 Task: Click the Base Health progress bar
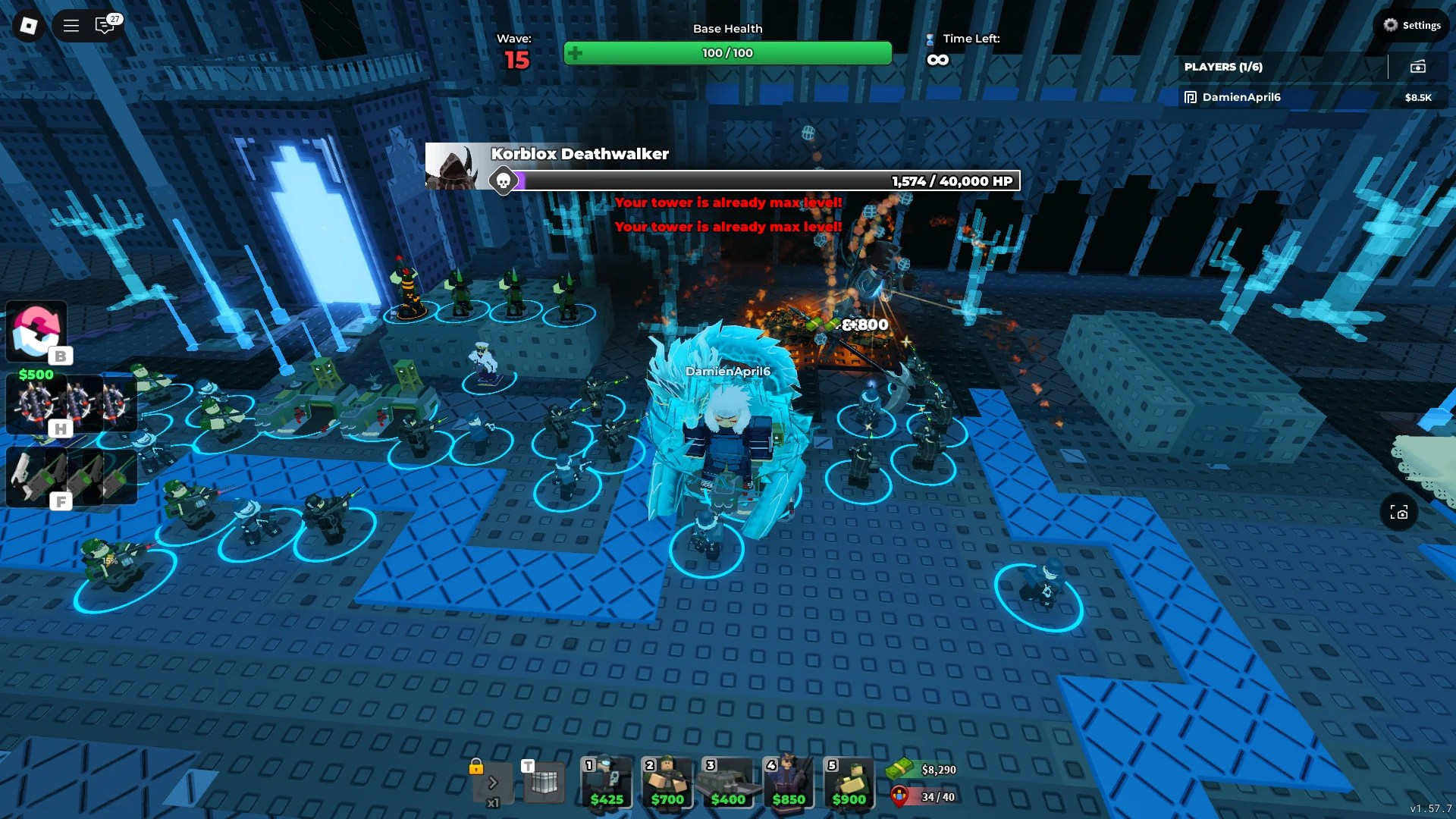tap(727, 53)
